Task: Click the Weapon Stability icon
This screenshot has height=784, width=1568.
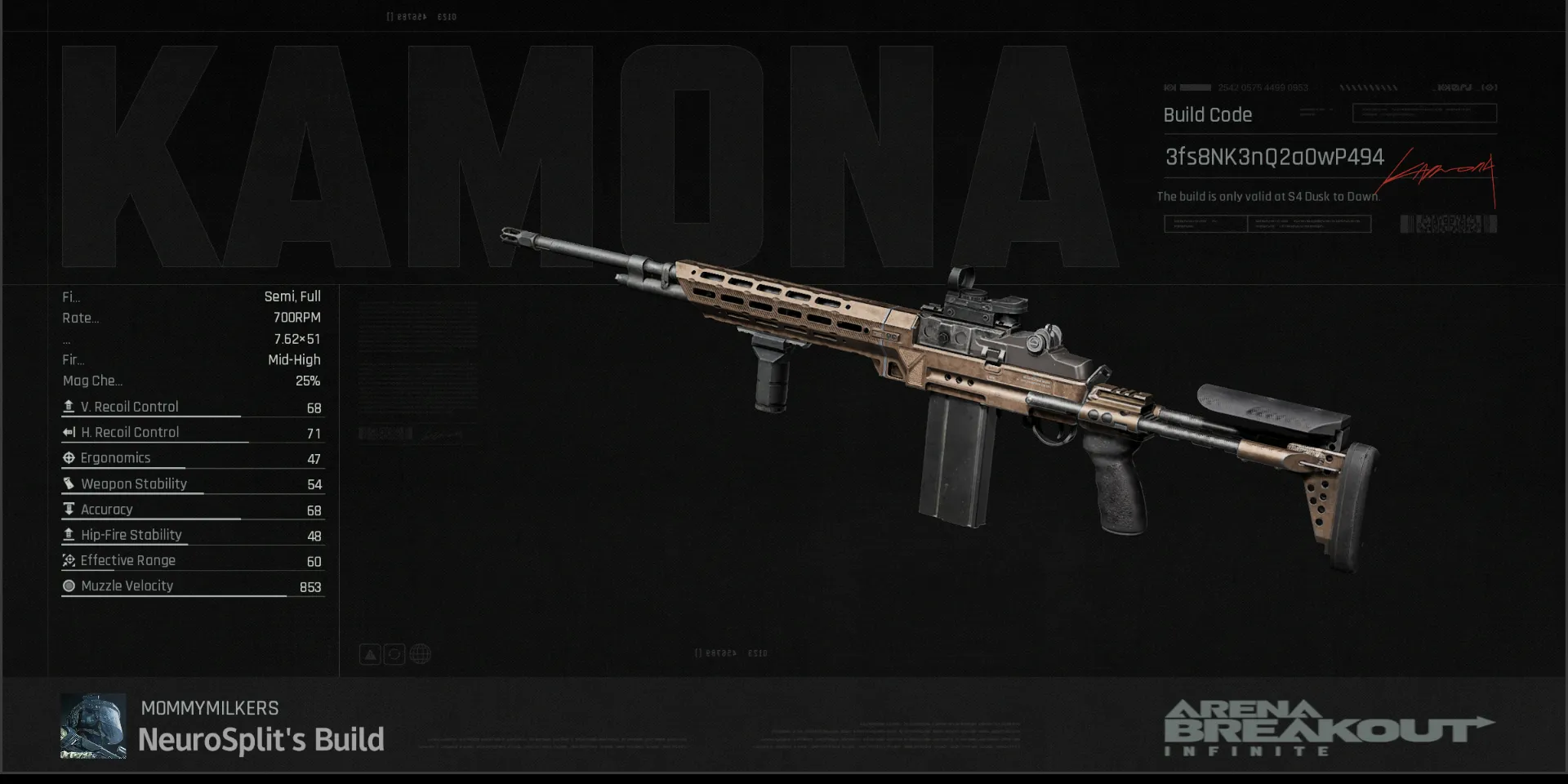Action: pyautogui.click(x=69, y=483)
